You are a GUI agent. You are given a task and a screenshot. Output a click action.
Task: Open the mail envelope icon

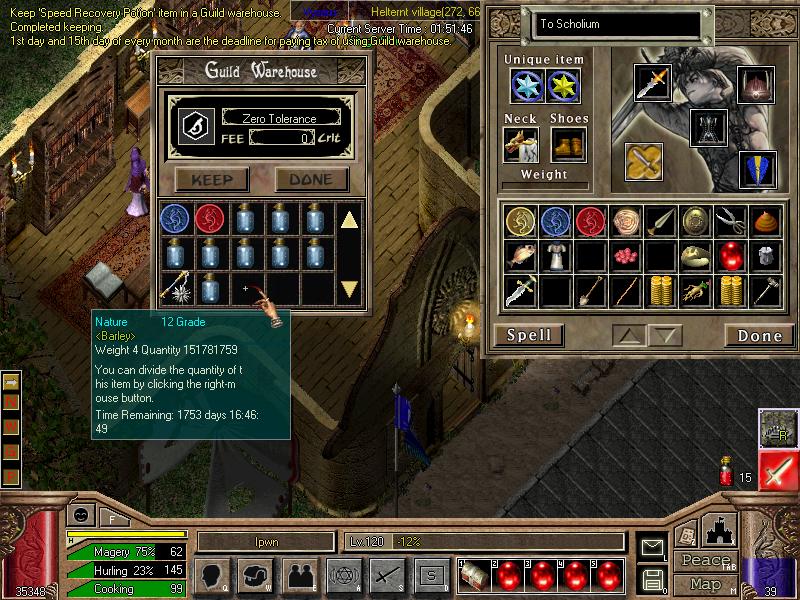tap(653, 547)
